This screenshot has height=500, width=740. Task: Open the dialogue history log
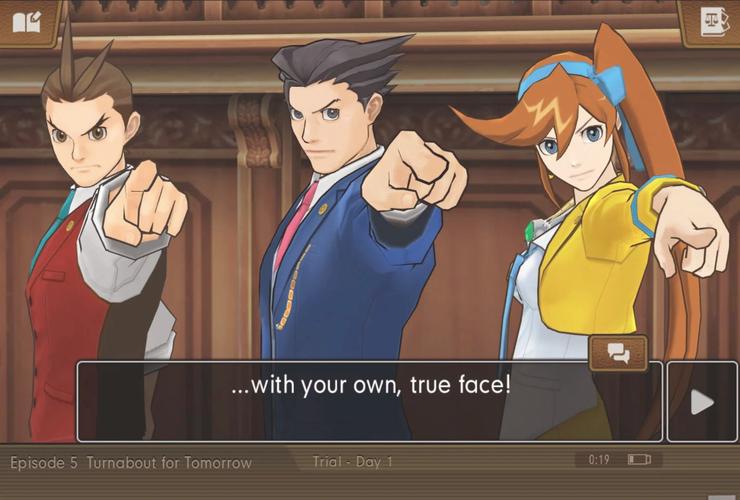point(618,353)
